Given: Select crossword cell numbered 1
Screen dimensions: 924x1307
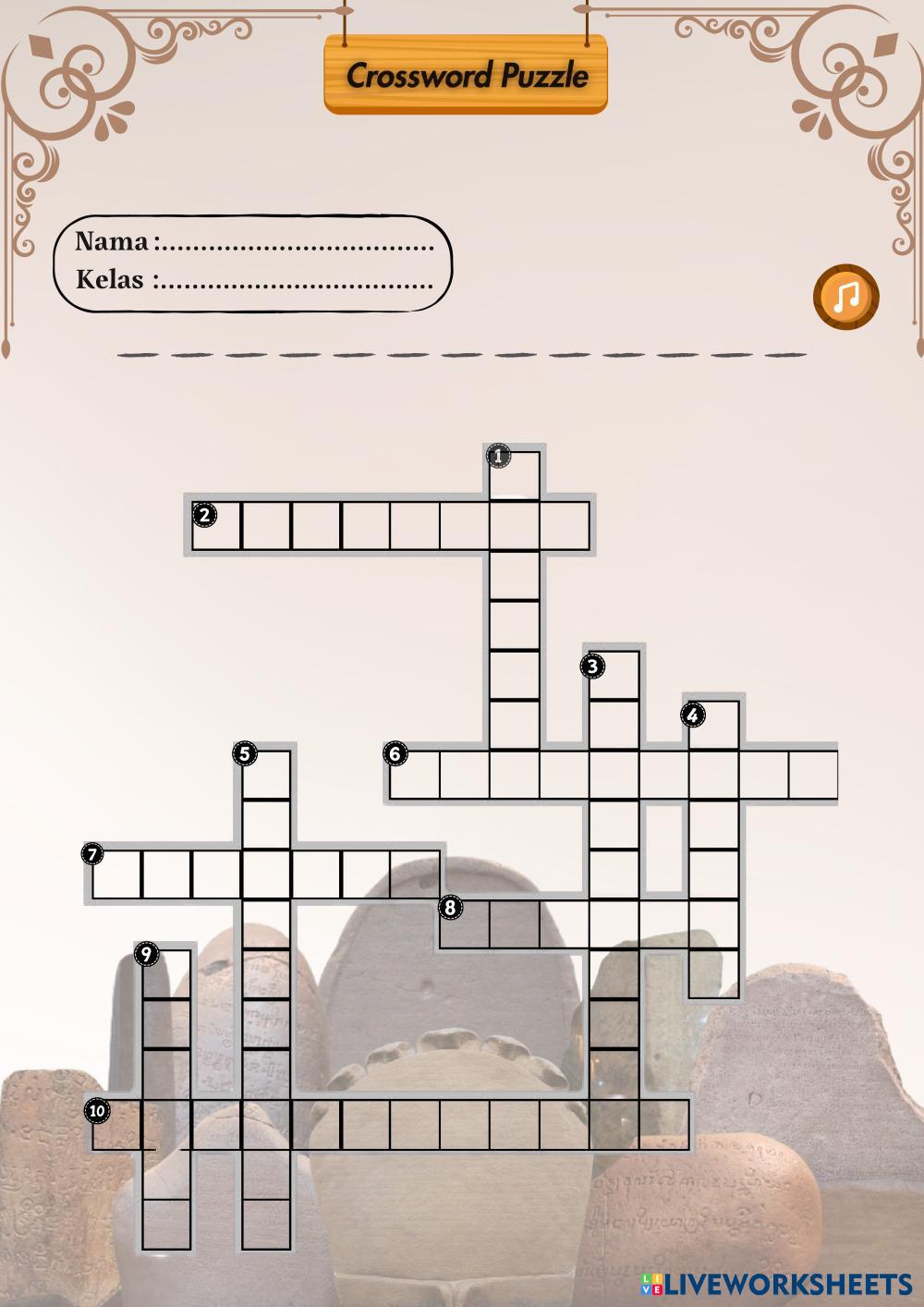Looking at the screenshot, I should pos(515,475).
